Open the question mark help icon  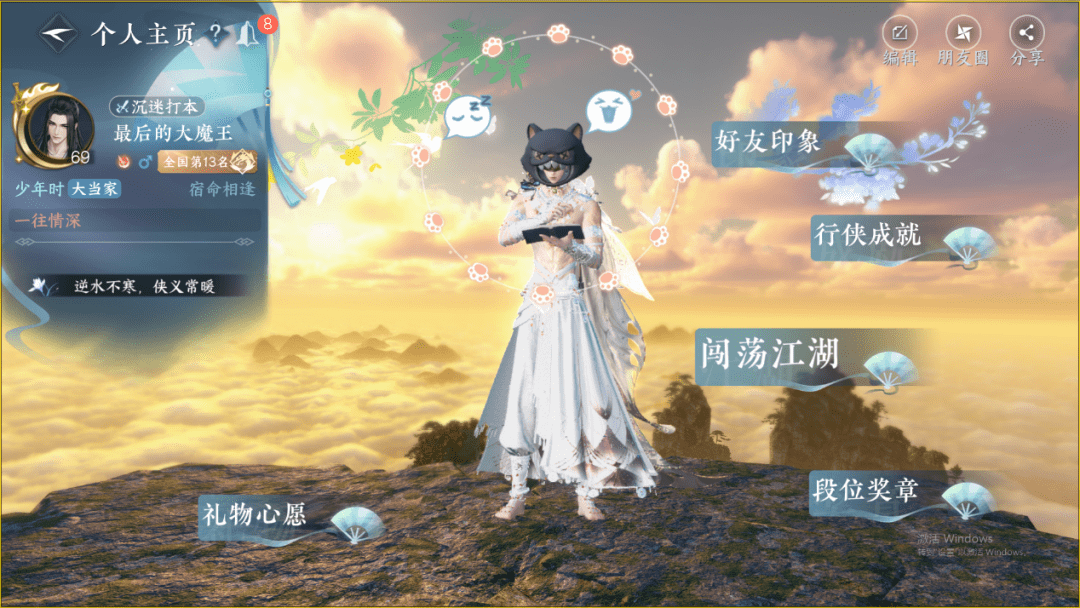(215, 34)
